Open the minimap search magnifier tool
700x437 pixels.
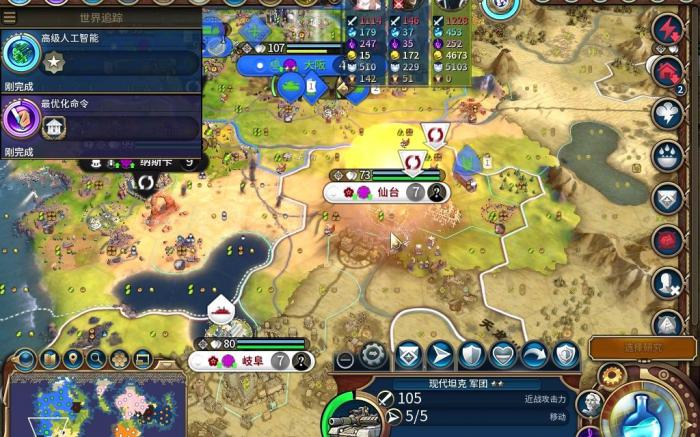coord(96,358)
